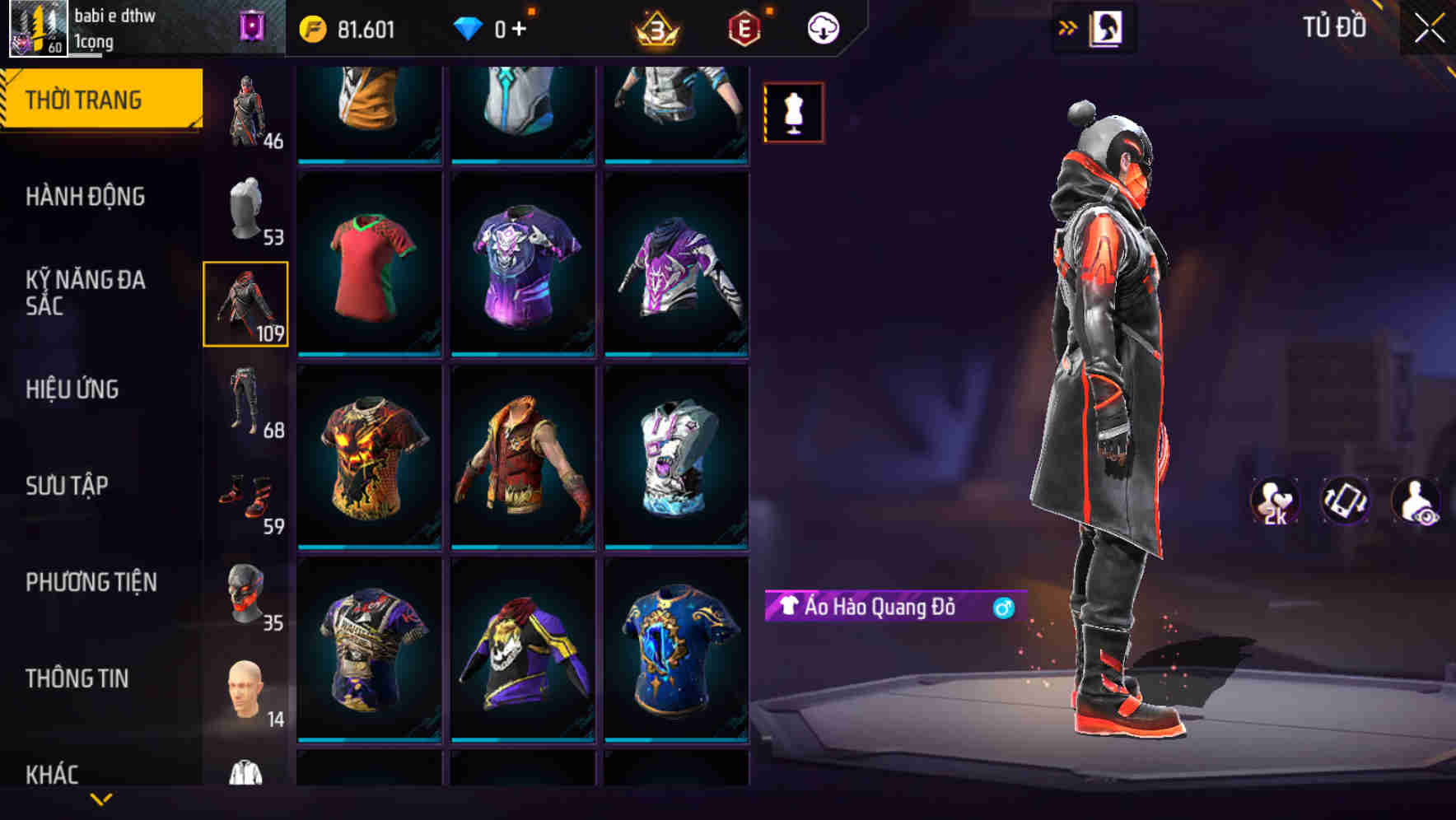Expand more categories with the bottom yellow chevron

click(x=102, y=800)
